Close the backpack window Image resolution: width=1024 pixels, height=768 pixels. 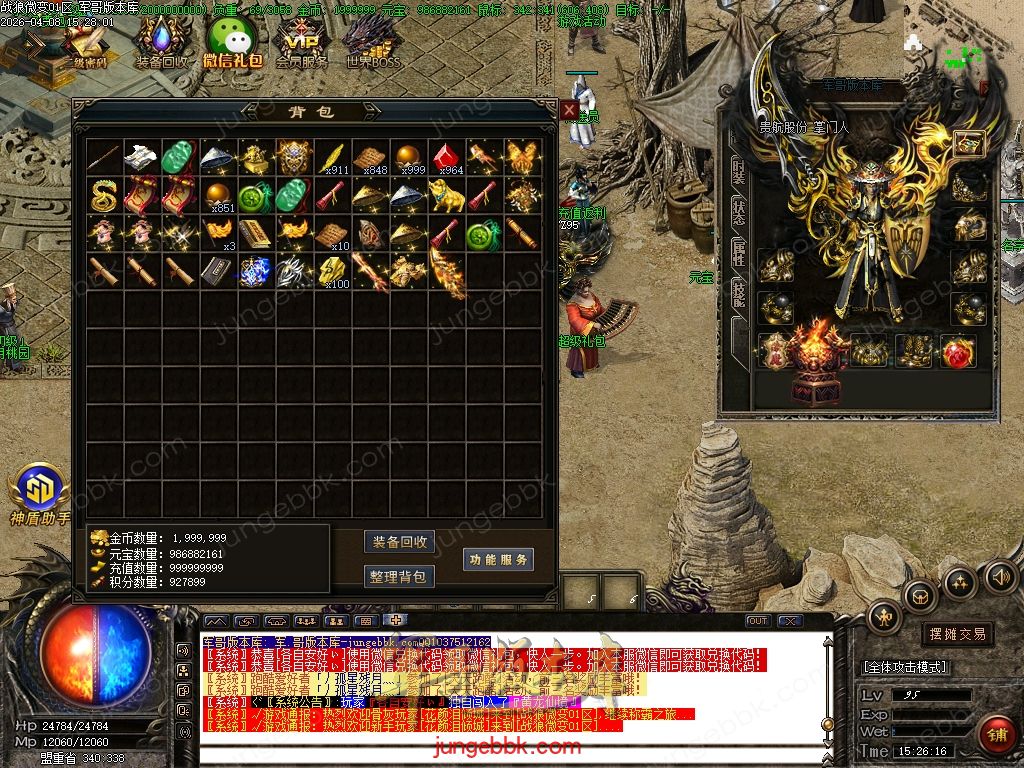[x=568, y=109]
